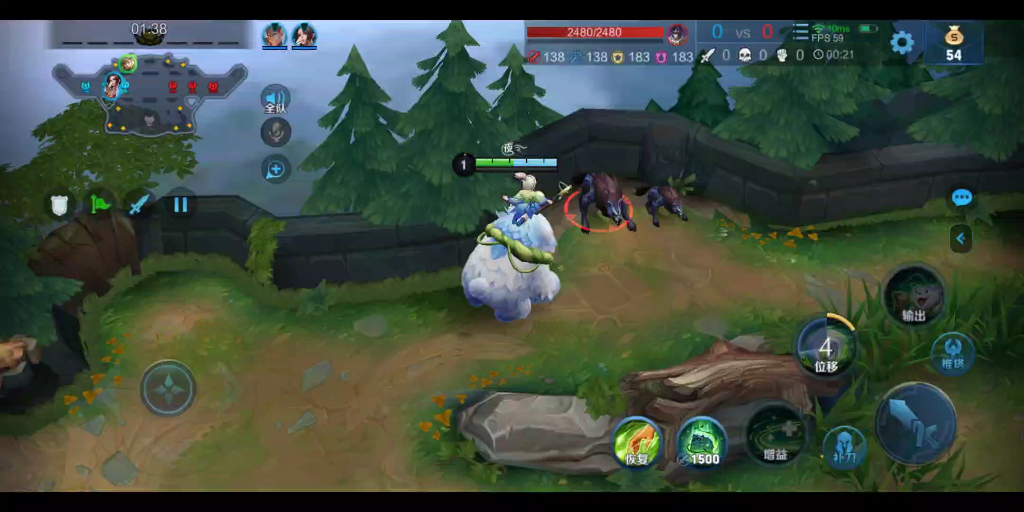1024x512 pixels.
Task: Open the scoreboard list icon
Action: point(801,32)
